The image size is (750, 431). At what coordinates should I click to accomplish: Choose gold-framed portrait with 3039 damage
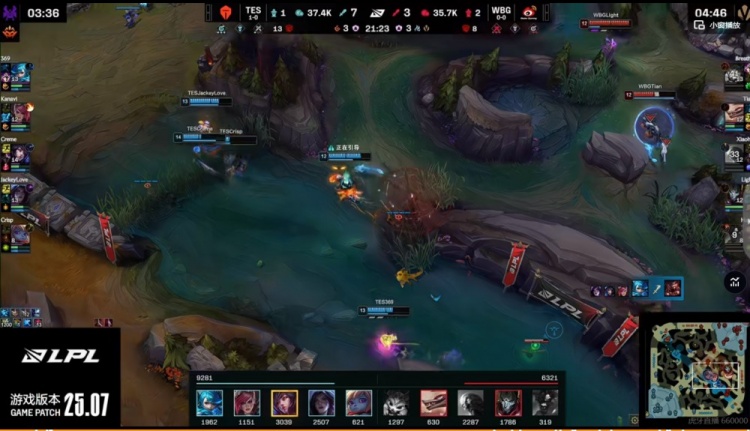click(284, 403)
